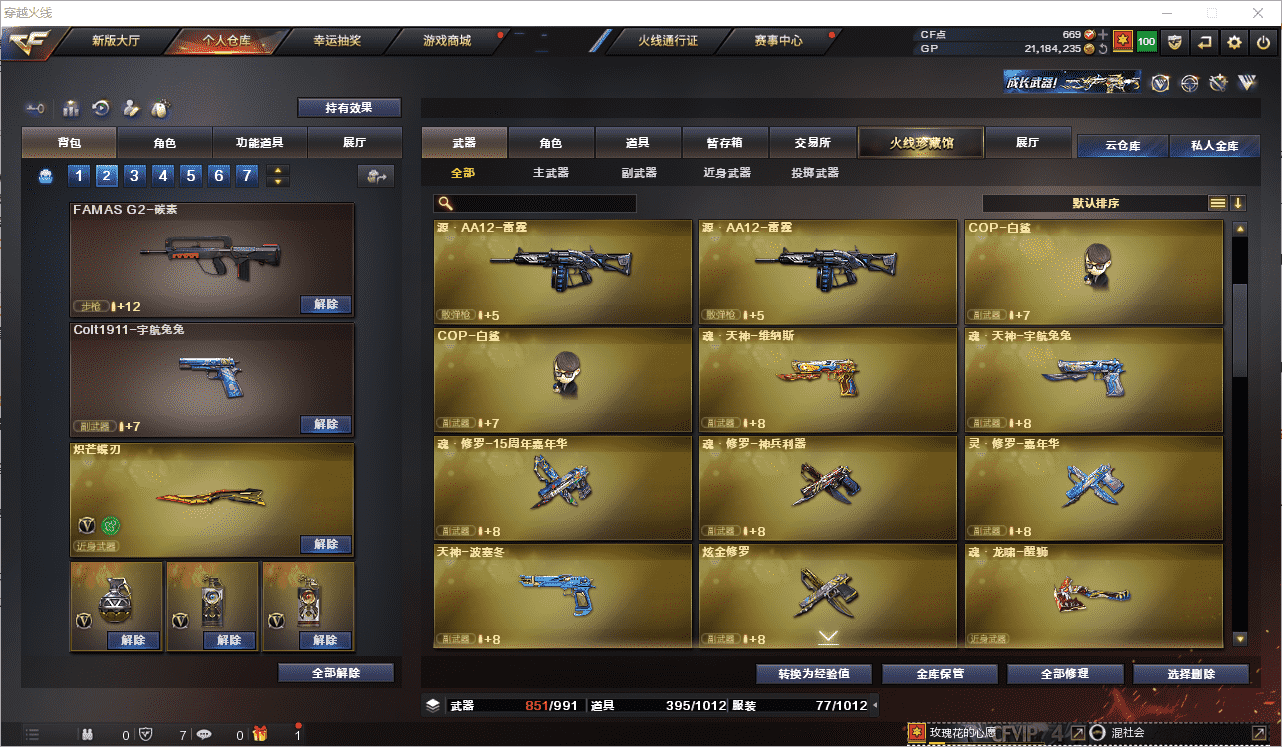Switch to the 暂存箱 tab
The image size is (1282, 747).
[738, 143]
